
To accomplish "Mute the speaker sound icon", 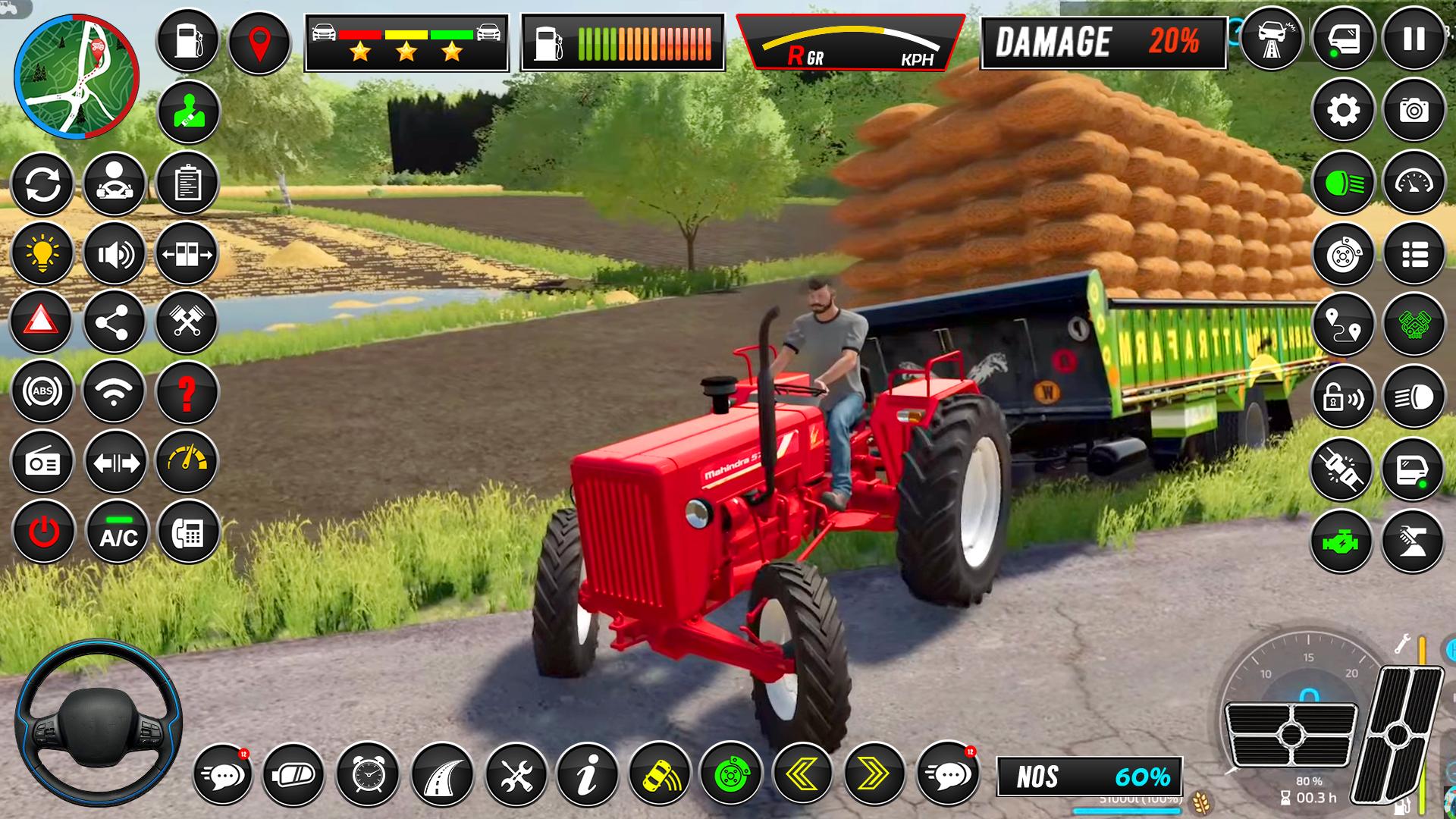I will [x=114, y=254].
